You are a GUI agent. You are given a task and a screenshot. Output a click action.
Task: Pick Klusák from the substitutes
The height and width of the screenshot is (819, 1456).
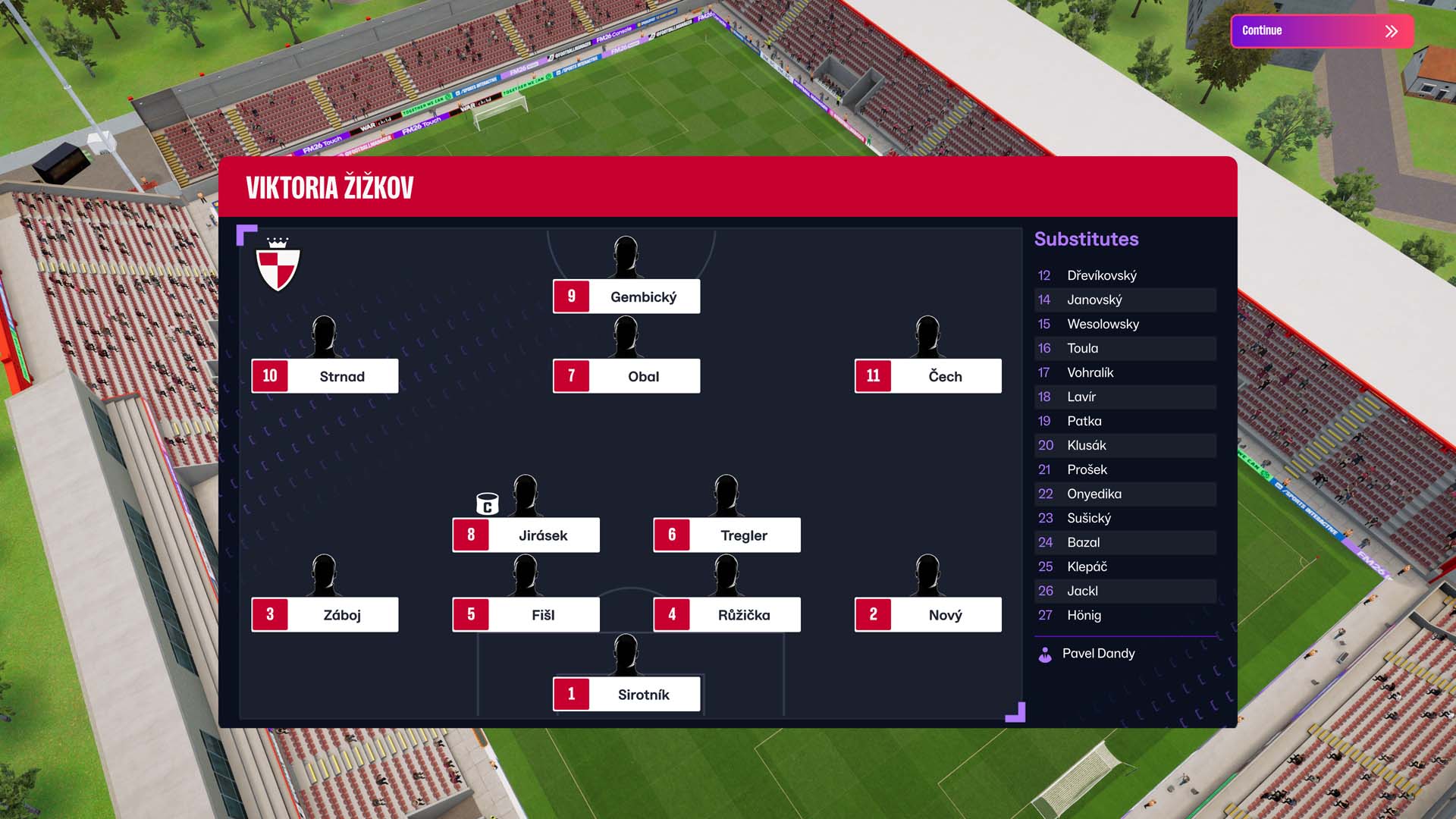point(1125,445)
